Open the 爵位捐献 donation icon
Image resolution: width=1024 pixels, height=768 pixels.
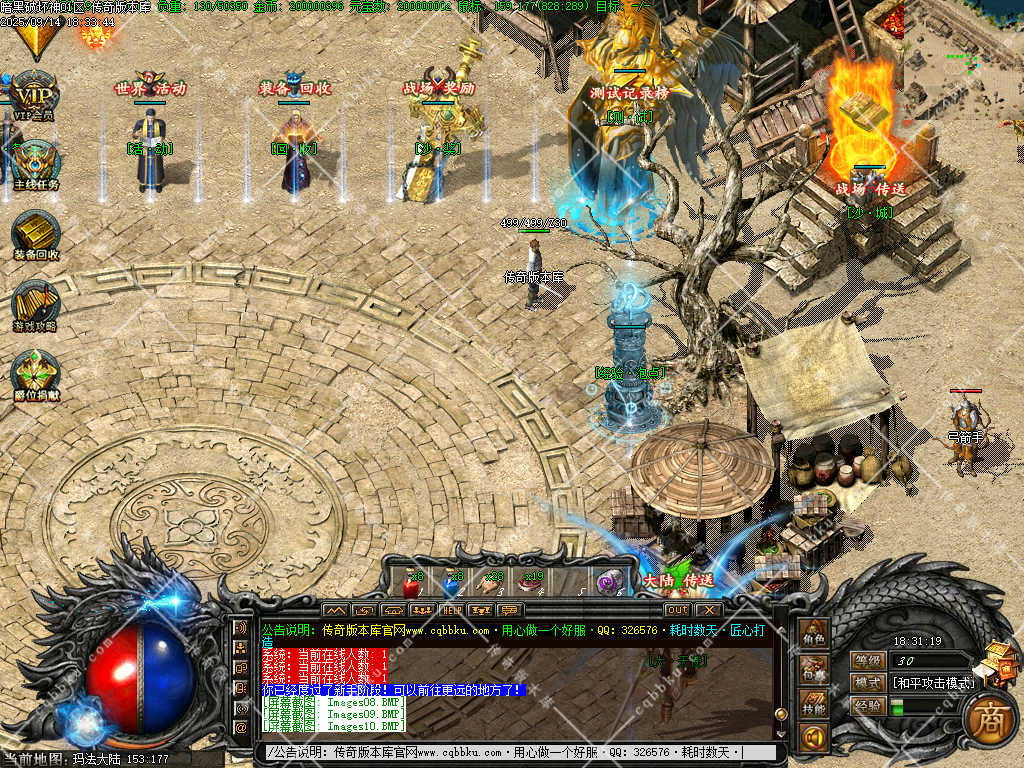coord(36,371)
